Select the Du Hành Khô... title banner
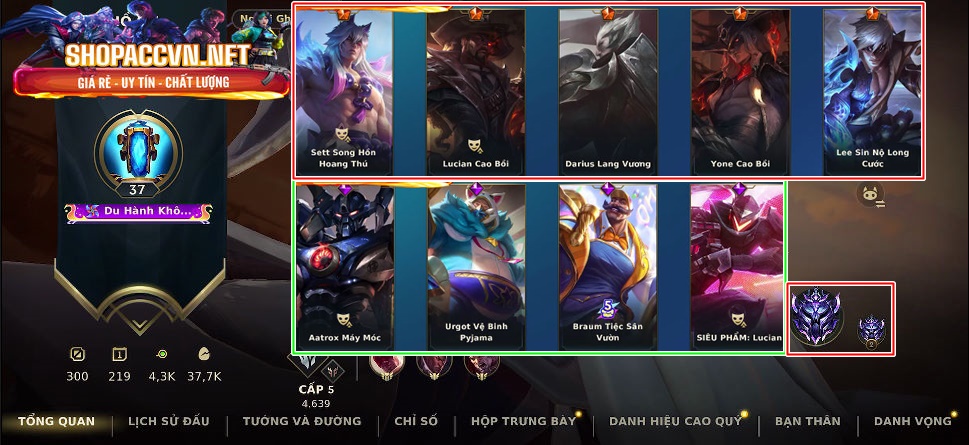Image resolution: width=969 pixels, height=445 pixels. point(138,212)
